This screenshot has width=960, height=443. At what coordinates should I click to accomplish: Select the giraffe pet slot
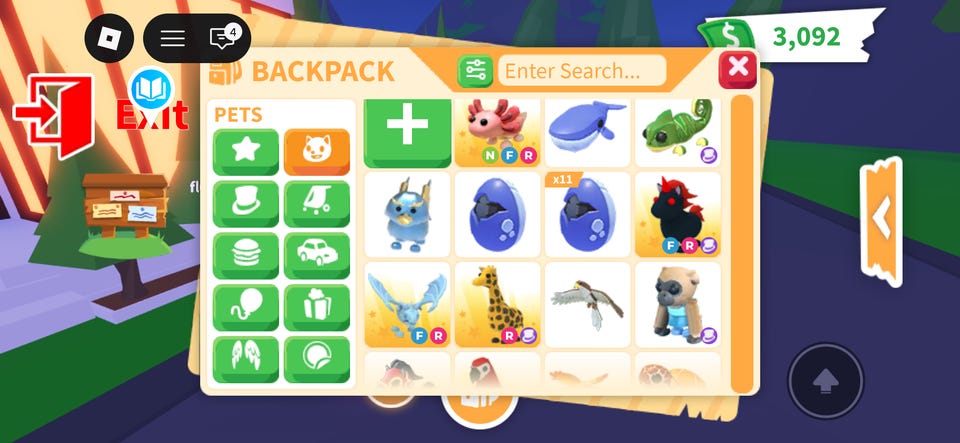pos(497,304)
